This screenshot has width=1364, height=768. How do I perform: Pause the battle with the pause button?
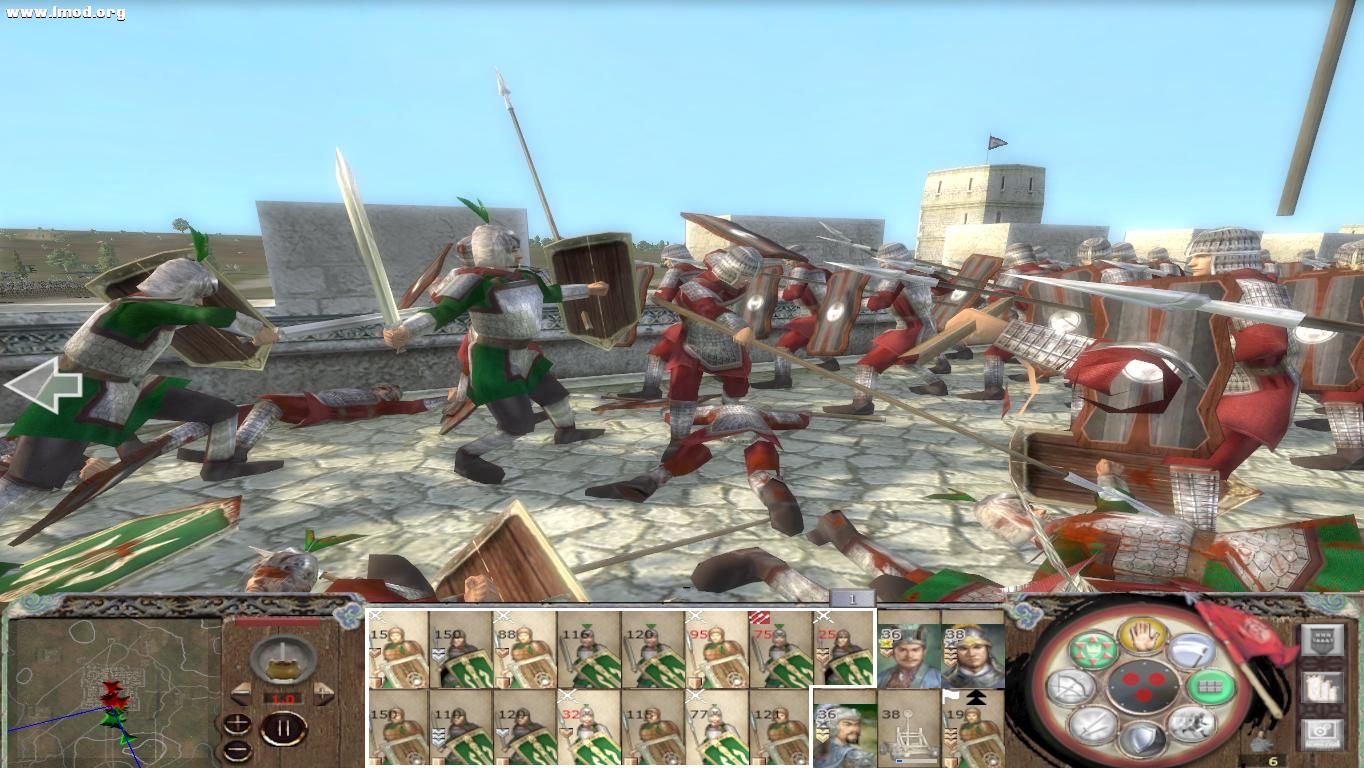click(286, 729)
